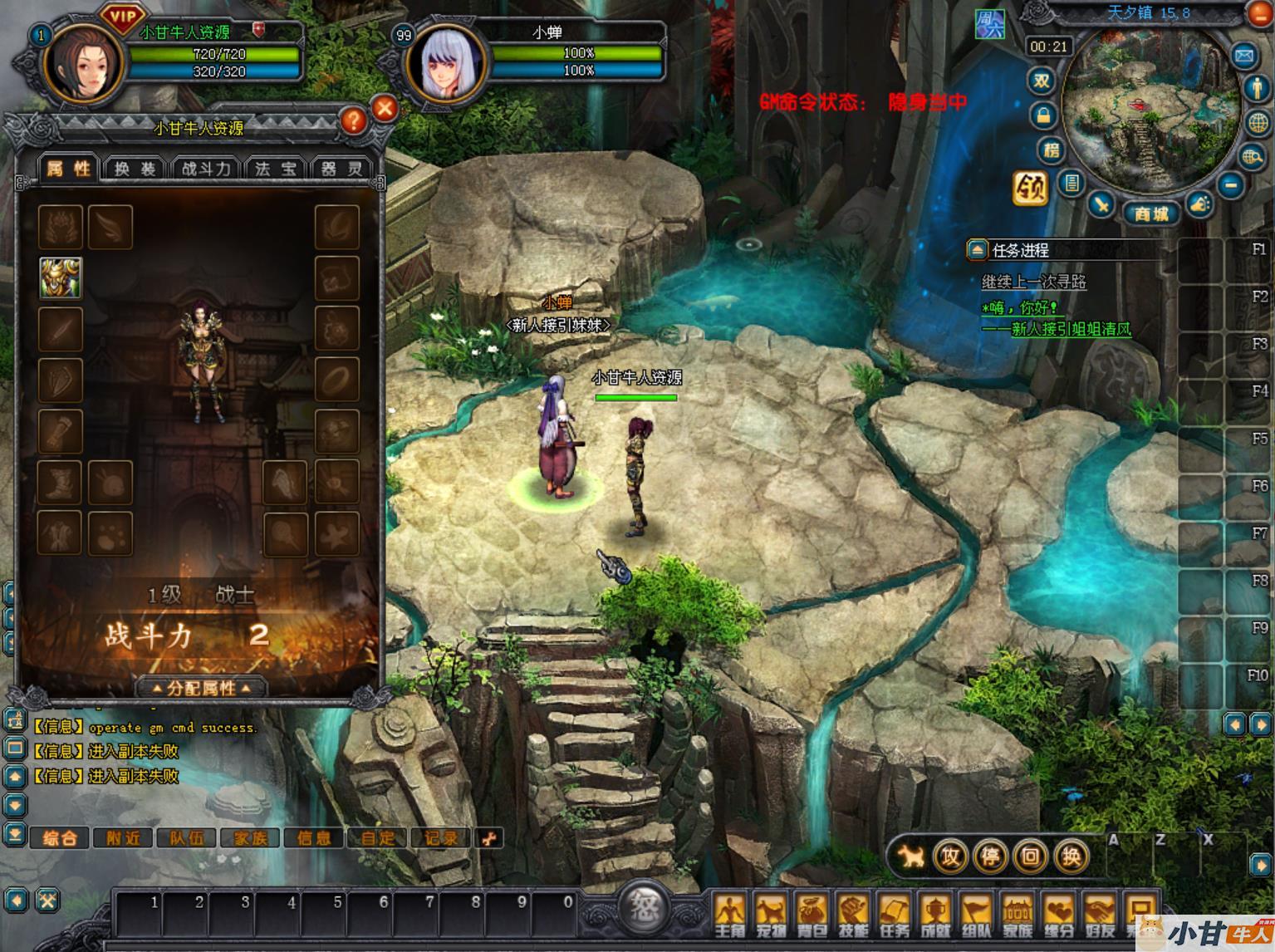Claim rewards with the 领 button
Viewport: 1275px width, 952px height.
(x=1030, y=188)
